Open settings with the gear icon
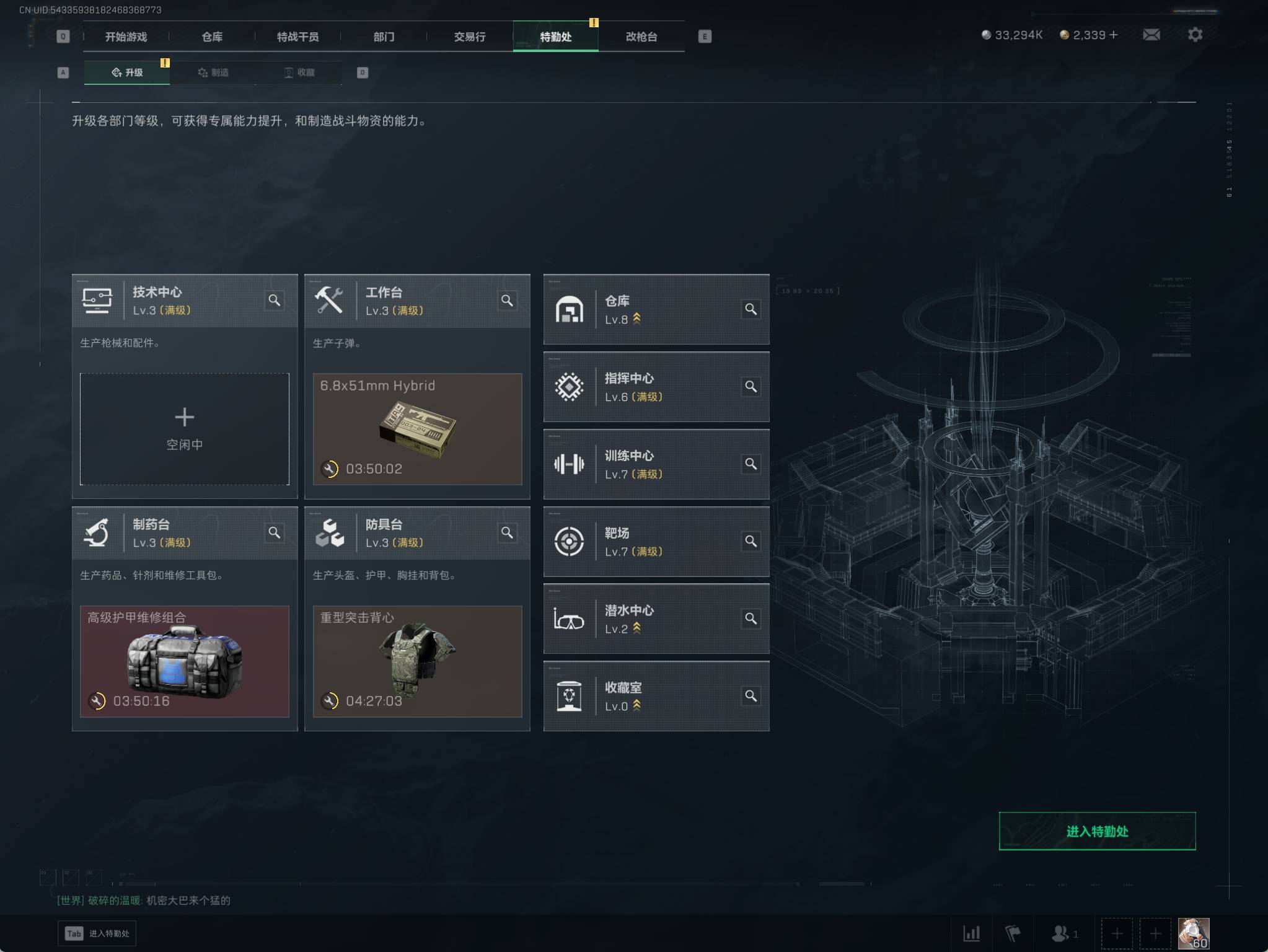The width and height of the screenshot is (1268, 952). coord(1195,35)
